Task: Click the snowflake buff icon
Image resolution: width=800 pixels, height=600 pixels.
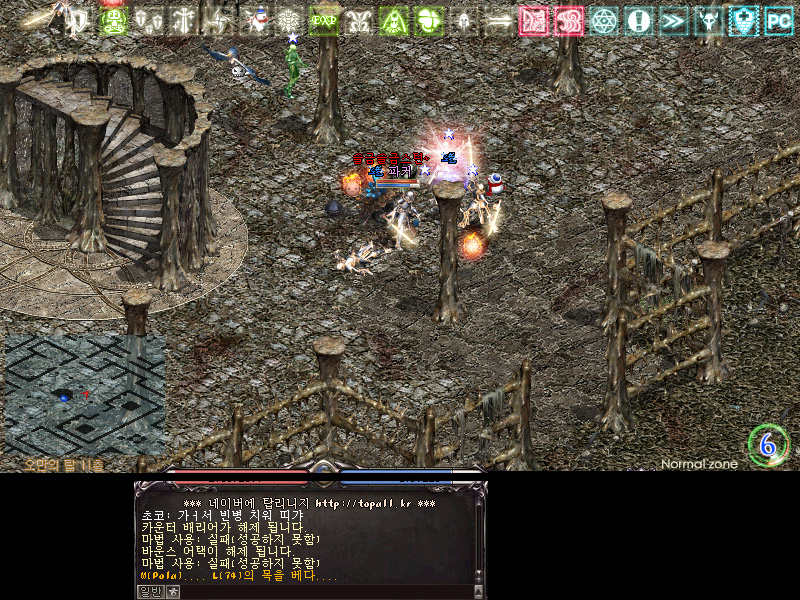Action: tap(289, 20)
